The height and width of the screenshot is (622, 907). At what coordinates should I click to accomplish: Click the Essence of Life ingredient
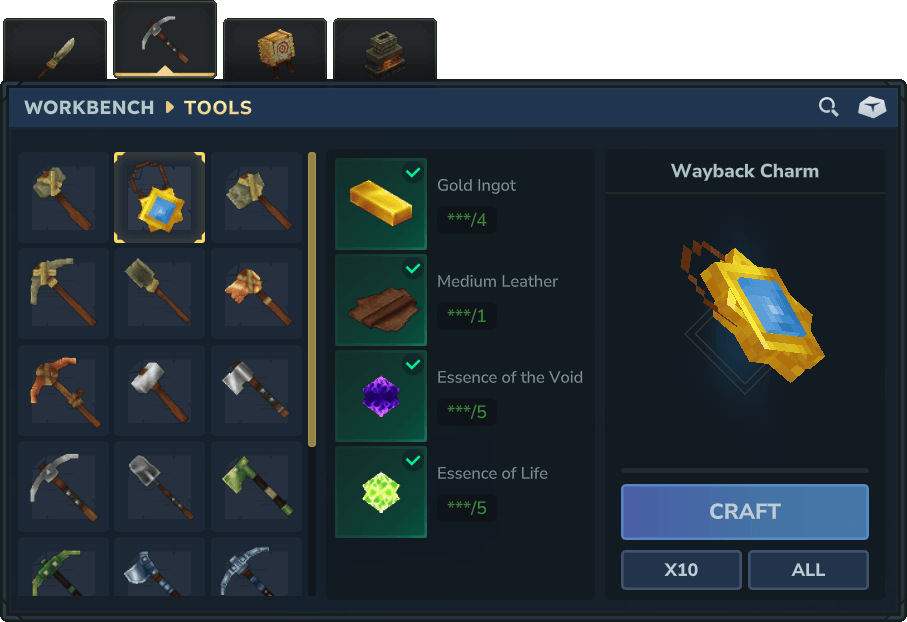(381, 492)
